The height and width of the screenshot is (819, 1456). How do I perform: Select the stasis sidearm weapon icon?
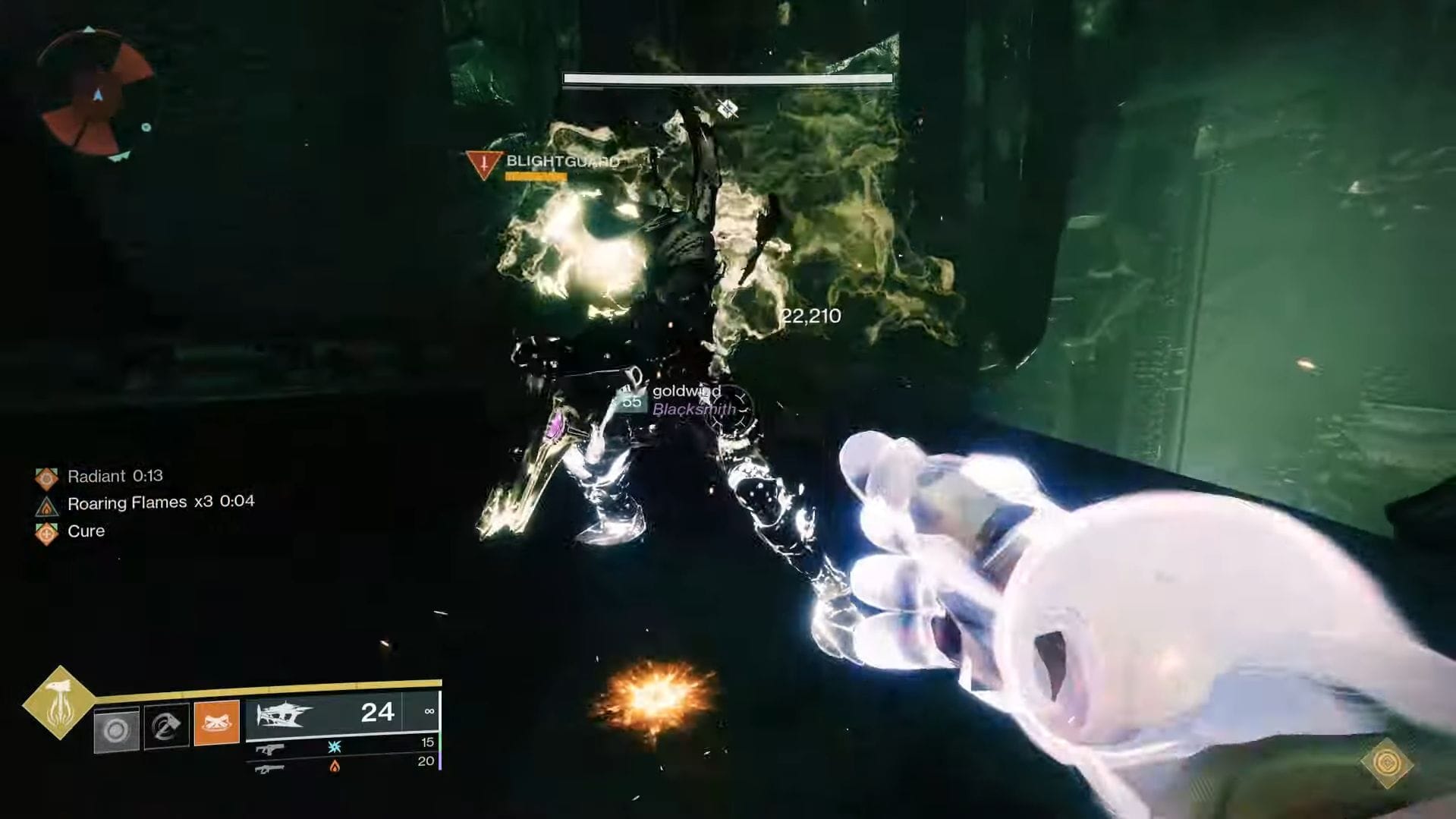[x=271, y=750]
